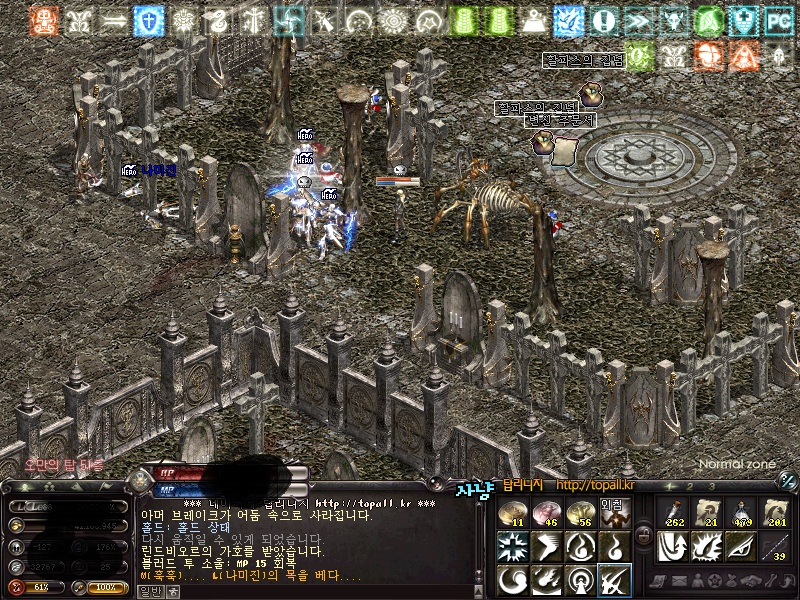Switch to hotbar page 3
Image resolution: width=800 pixels, height=600 pixels.
click(x=711, y=486)
